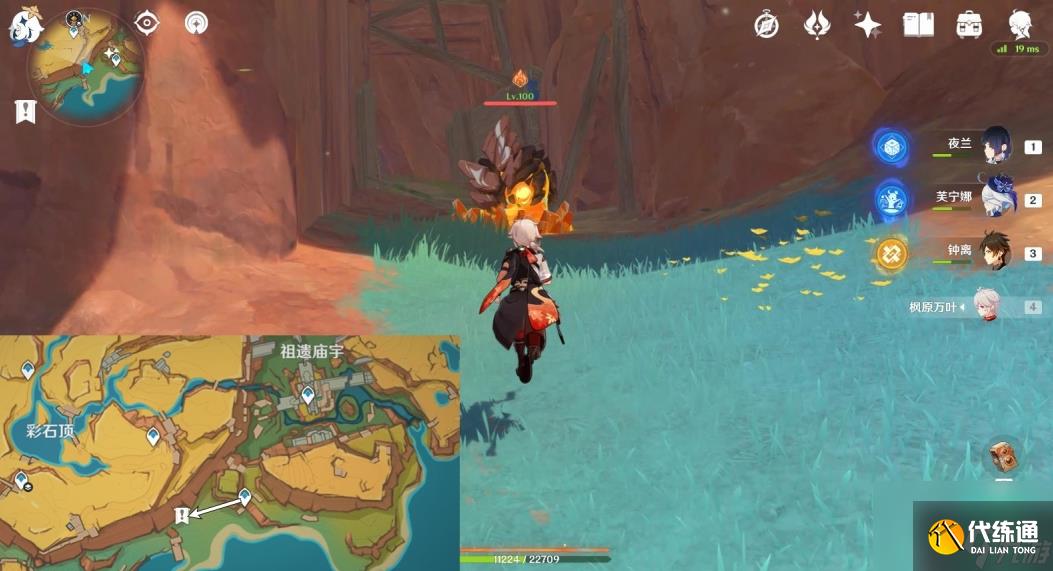Switch to party member 钟离

996,252
